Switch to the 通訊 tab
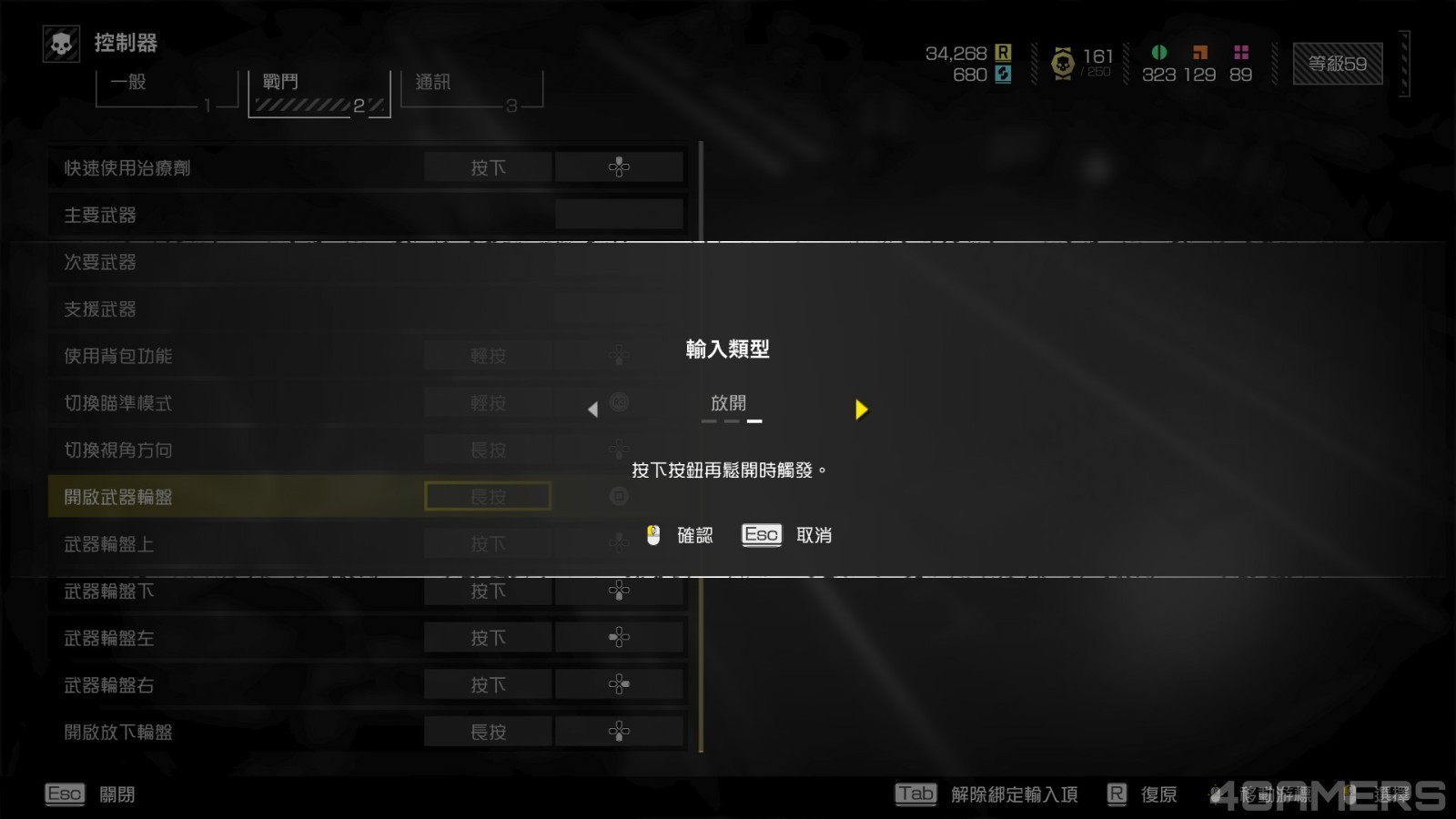 (470, 90)
